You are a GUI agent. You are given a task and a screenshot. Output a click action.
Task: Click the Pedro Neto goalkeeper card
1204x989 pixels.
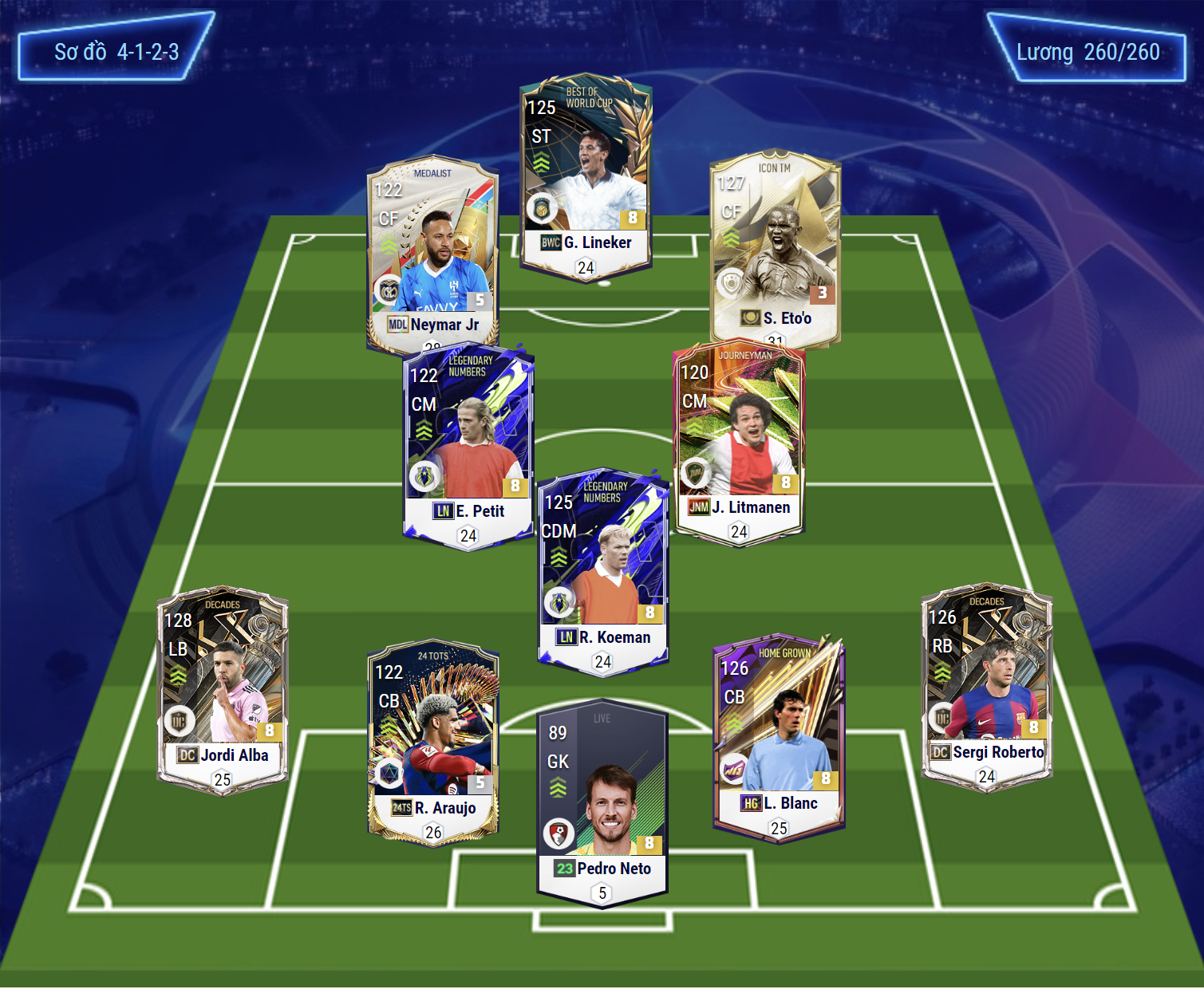[602, 802]
